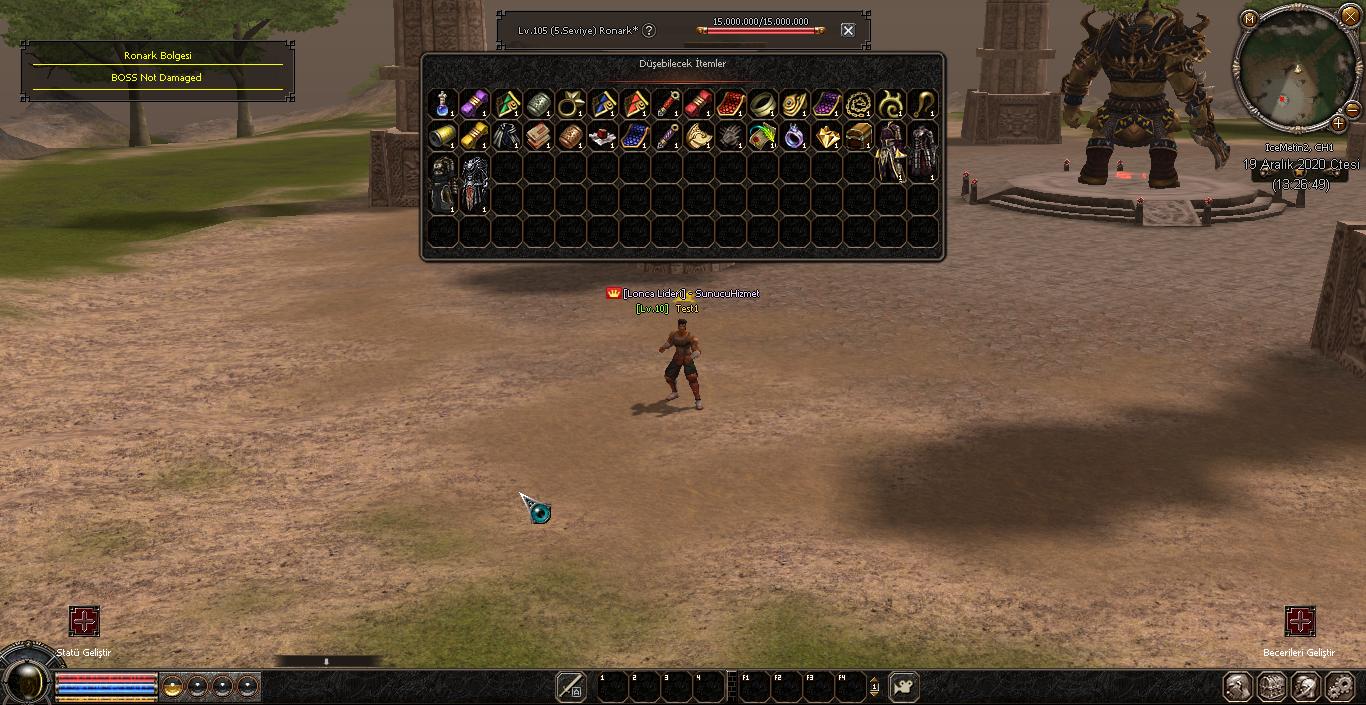Choose the red spotted cloth item

coord(731,104)
